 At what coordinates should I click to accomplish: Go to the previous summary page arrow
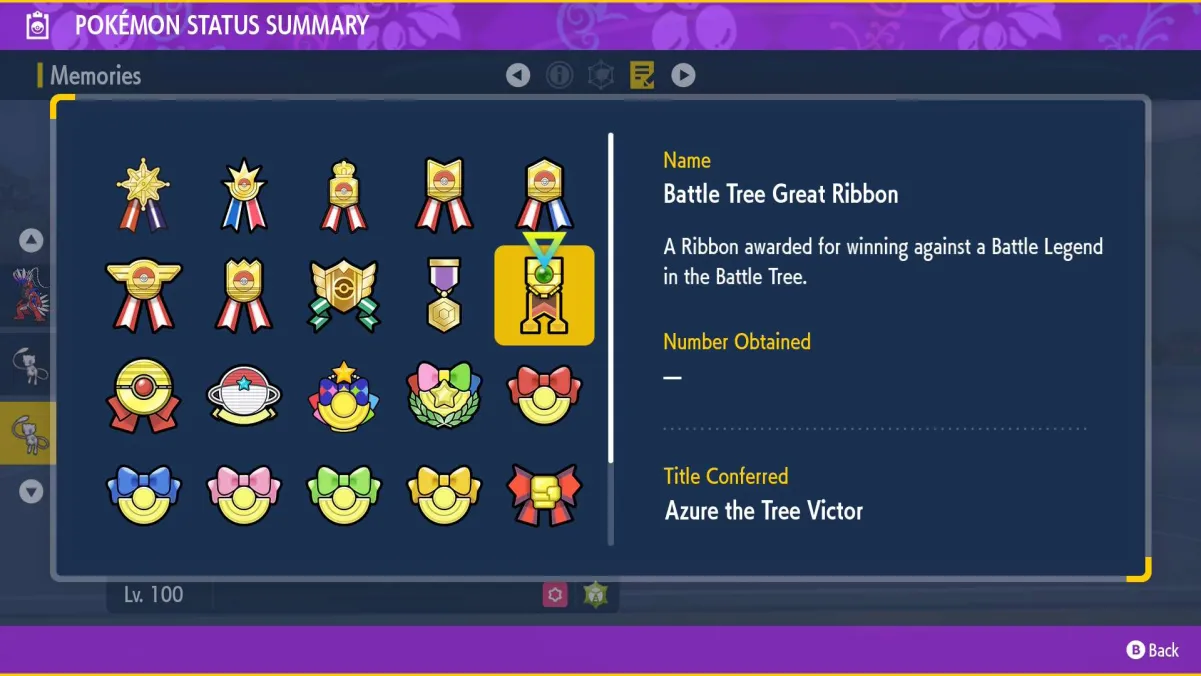(x=518, y=75)
